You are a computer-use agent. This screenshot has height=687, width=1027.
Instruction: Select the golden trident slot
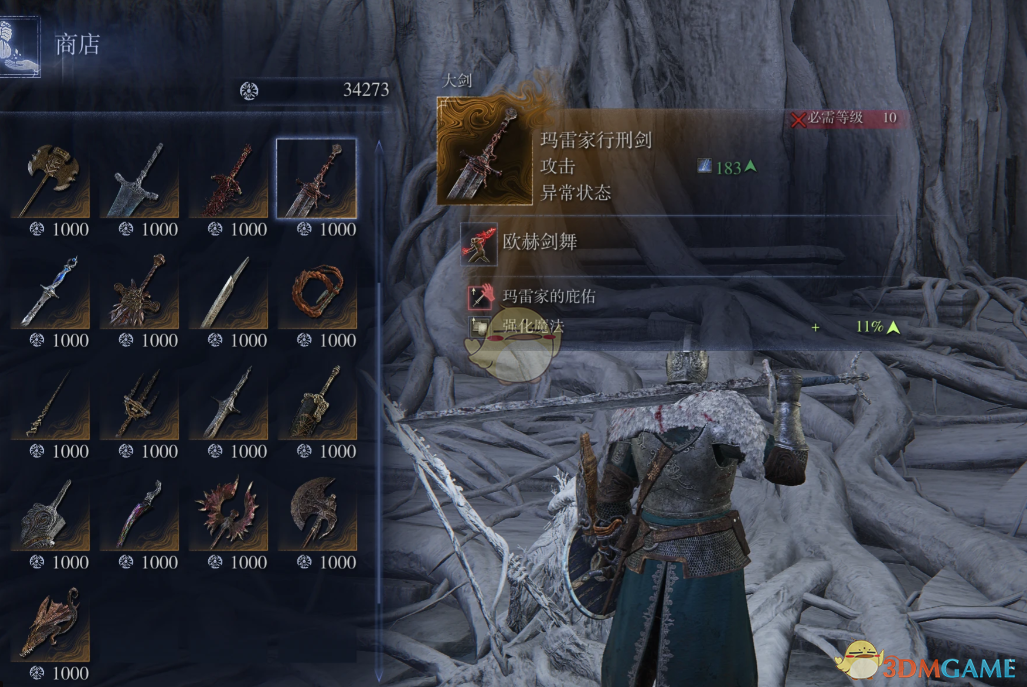pyautogui.click(x=139, y=402)
